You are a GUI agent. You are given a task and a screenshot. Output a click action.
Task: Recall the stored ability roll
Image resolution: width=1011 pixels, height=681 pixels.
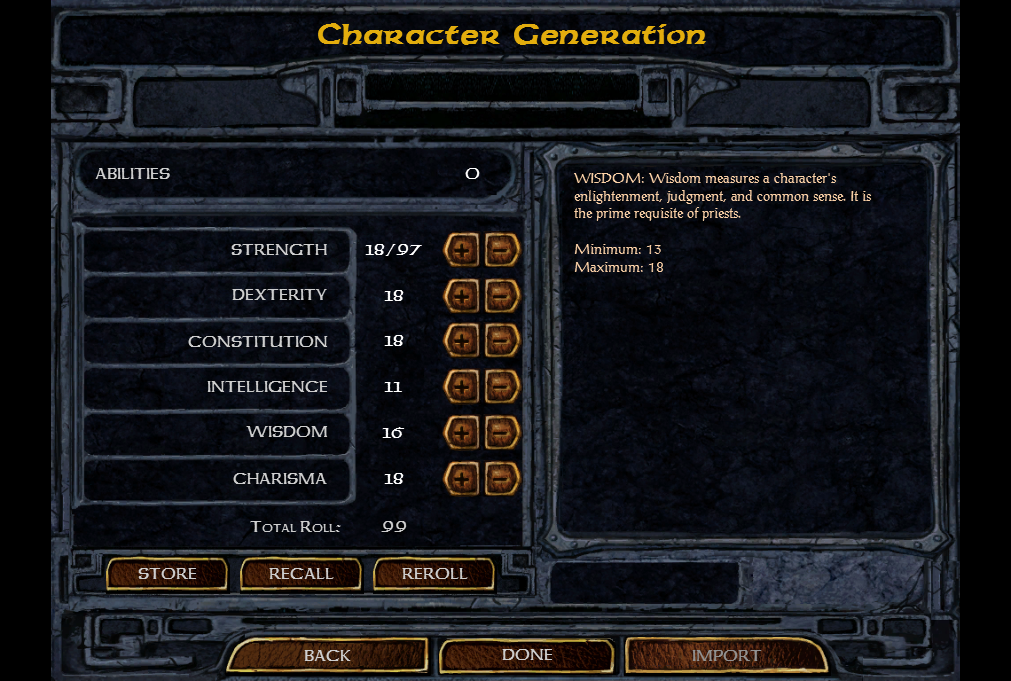pos(301,574)
